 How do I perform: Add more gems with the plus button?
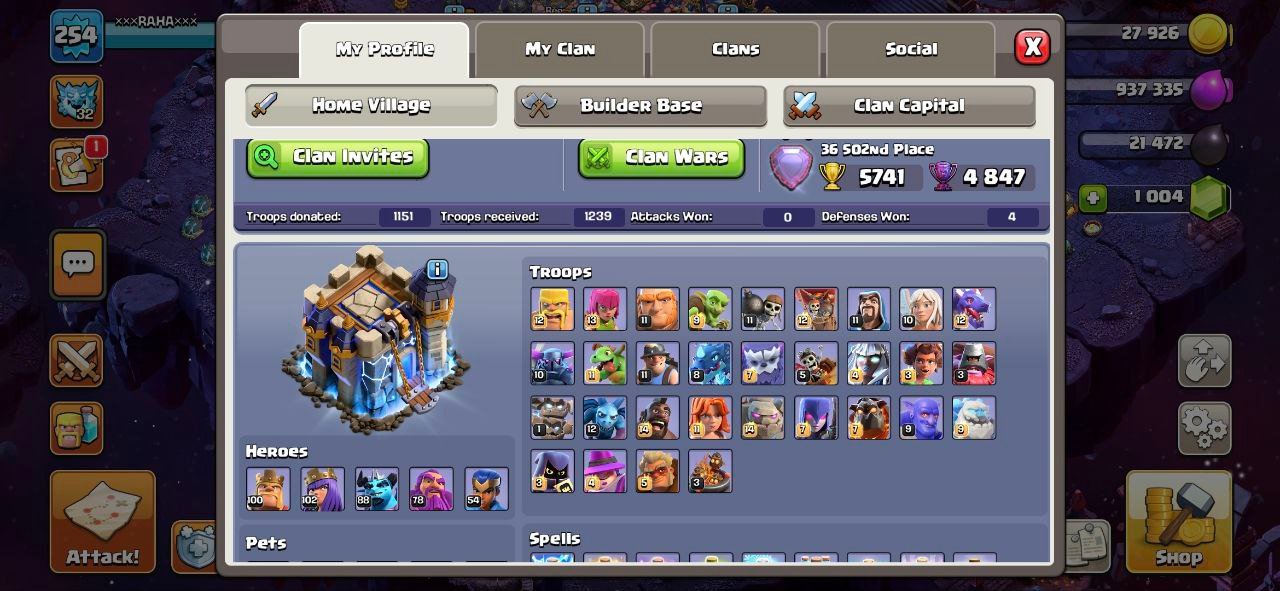coord(1093,198)
